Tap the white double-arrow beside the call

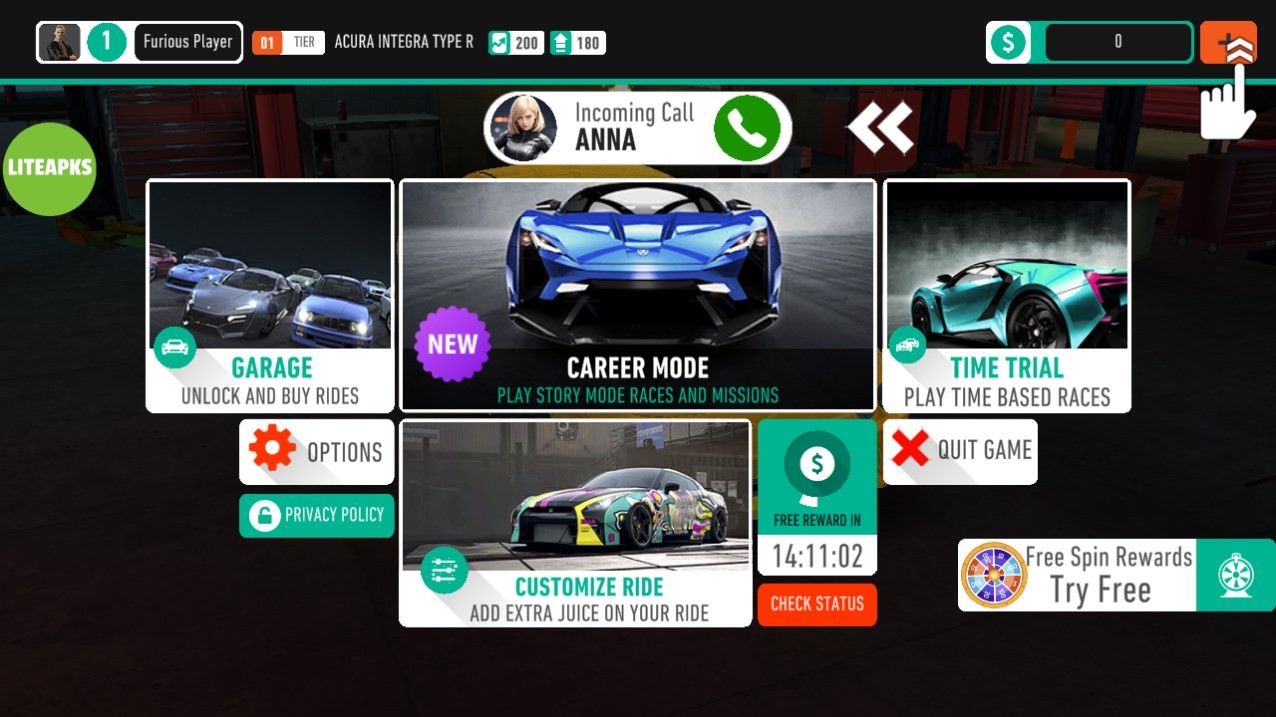[880, 128]
